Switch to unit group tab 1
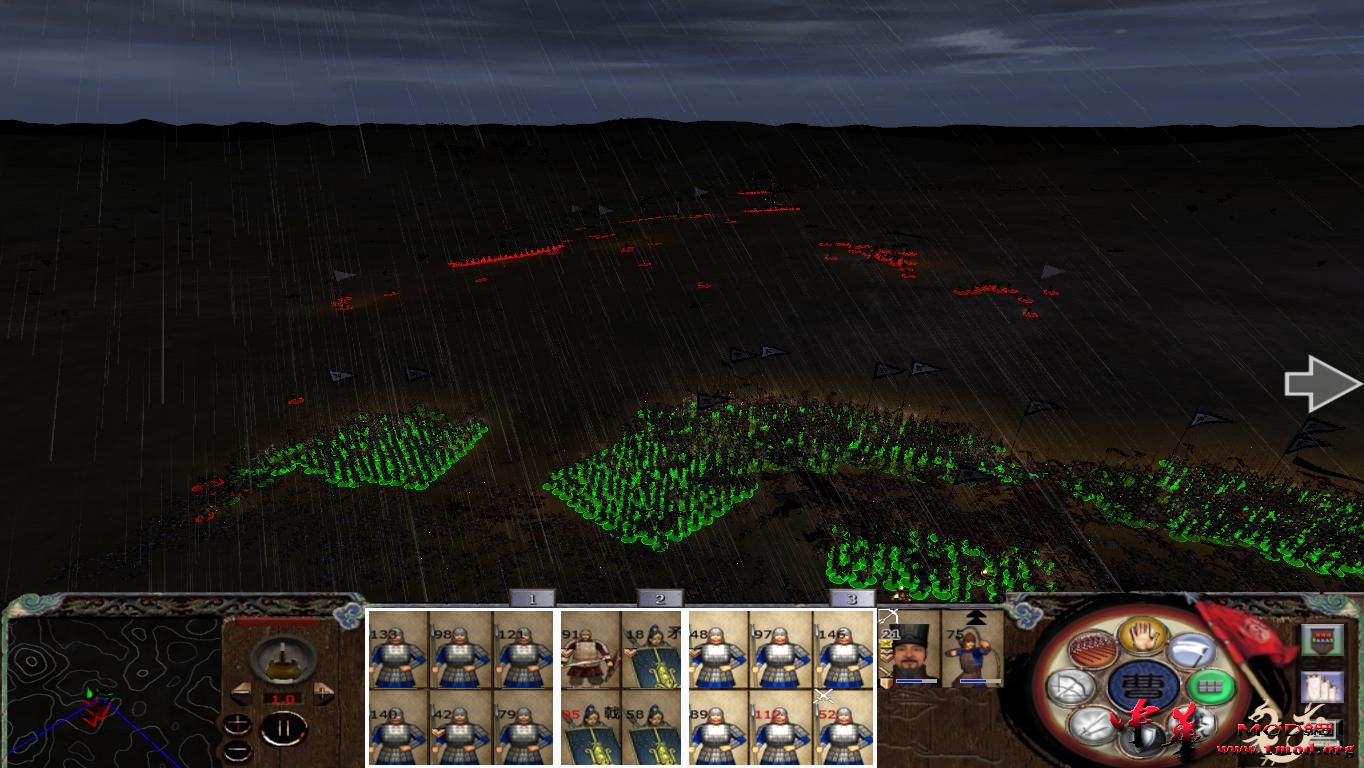This screenshot has height=768, width=1364. click(533, 598)
